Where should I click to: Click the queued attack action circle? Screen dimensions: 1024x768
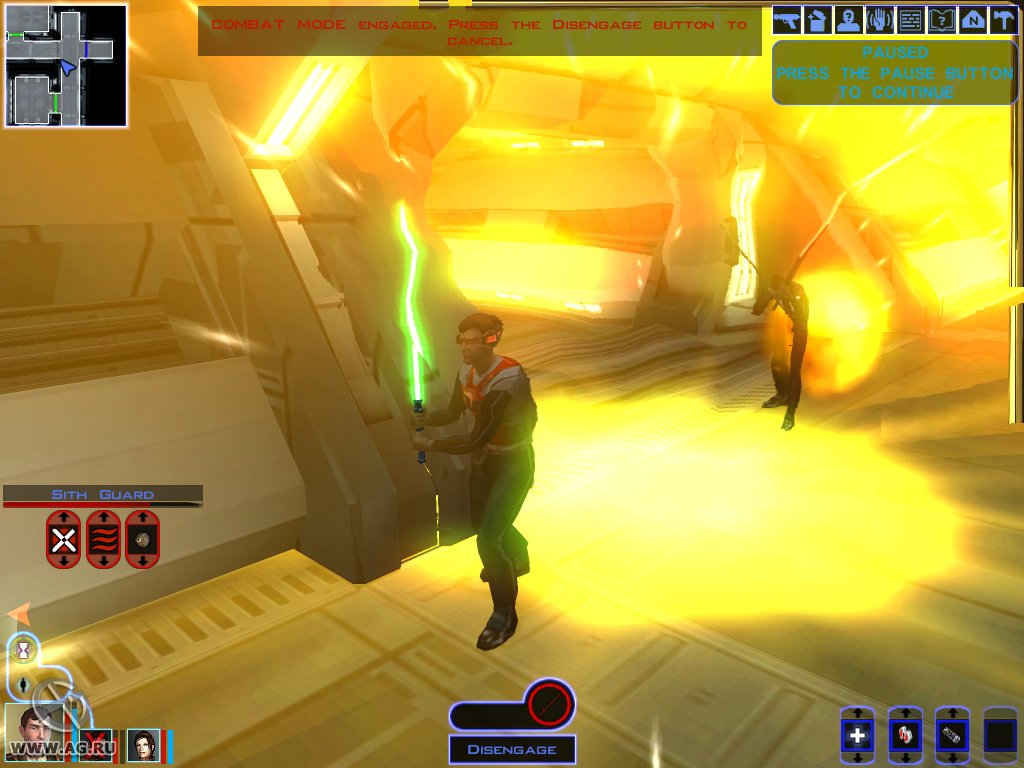click(x=548, y=704)
